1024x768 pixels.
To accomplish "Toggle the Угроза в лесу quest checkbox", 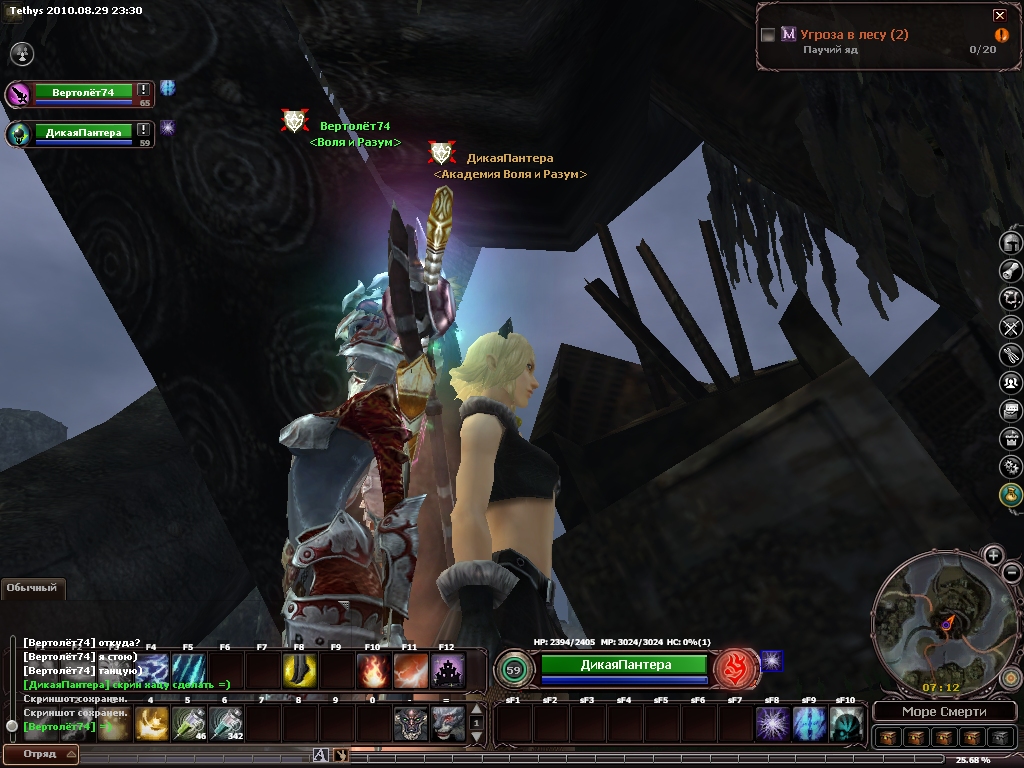I will click(768, 35).
